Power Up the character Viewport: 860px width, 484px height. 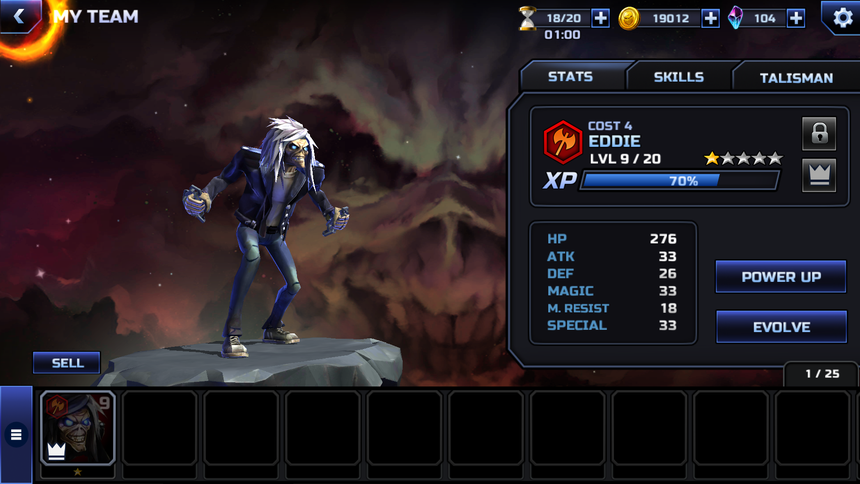(781, 277)
